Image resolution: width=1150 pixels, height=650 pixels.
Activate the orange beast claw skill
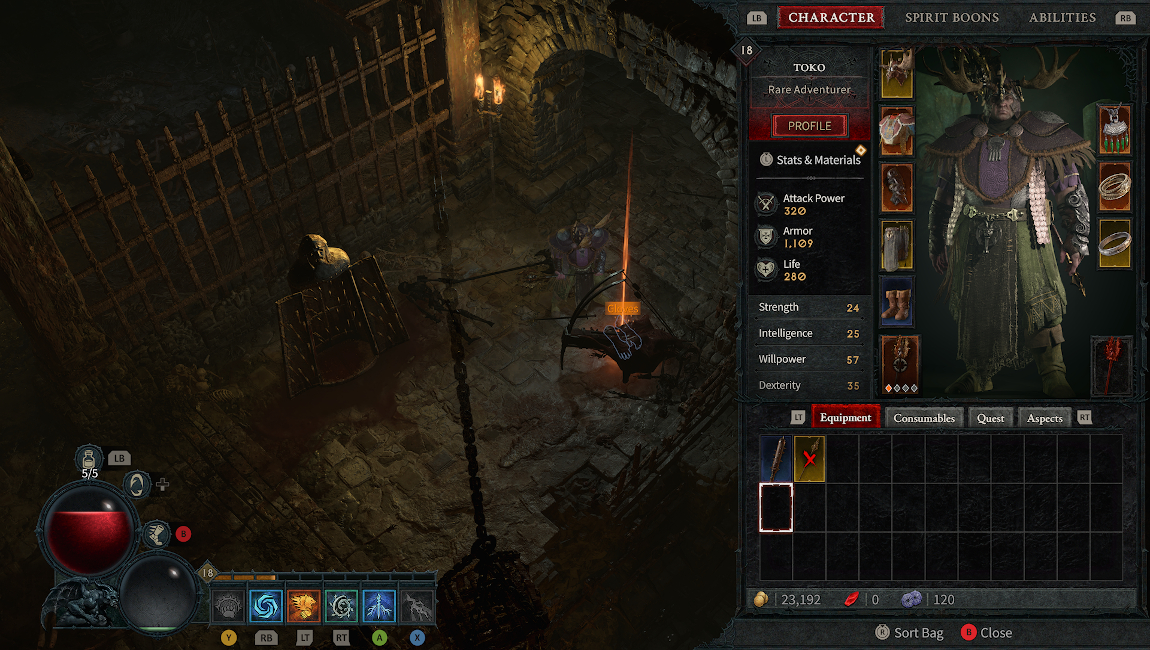304,606
